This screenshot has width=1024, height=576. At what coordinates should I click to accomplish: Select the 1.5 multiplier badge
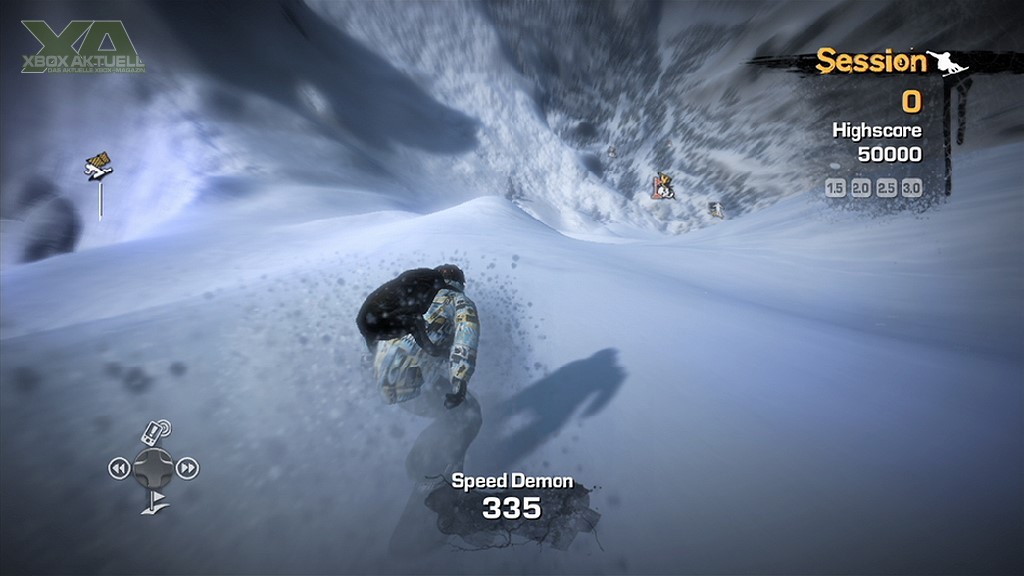tap(836, 188)
